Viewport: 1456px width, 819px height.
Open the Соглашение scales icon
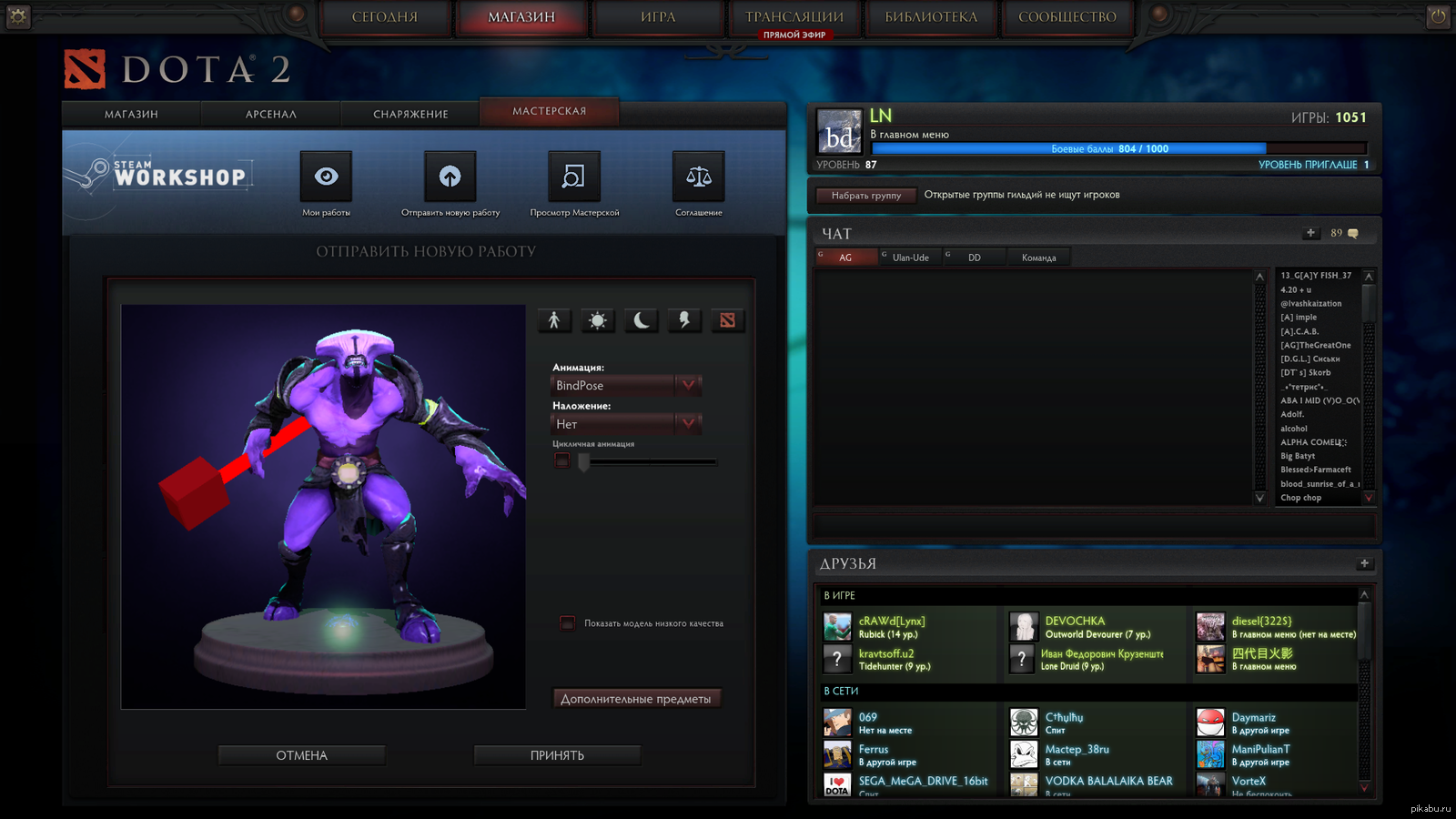tap(698, 177)
